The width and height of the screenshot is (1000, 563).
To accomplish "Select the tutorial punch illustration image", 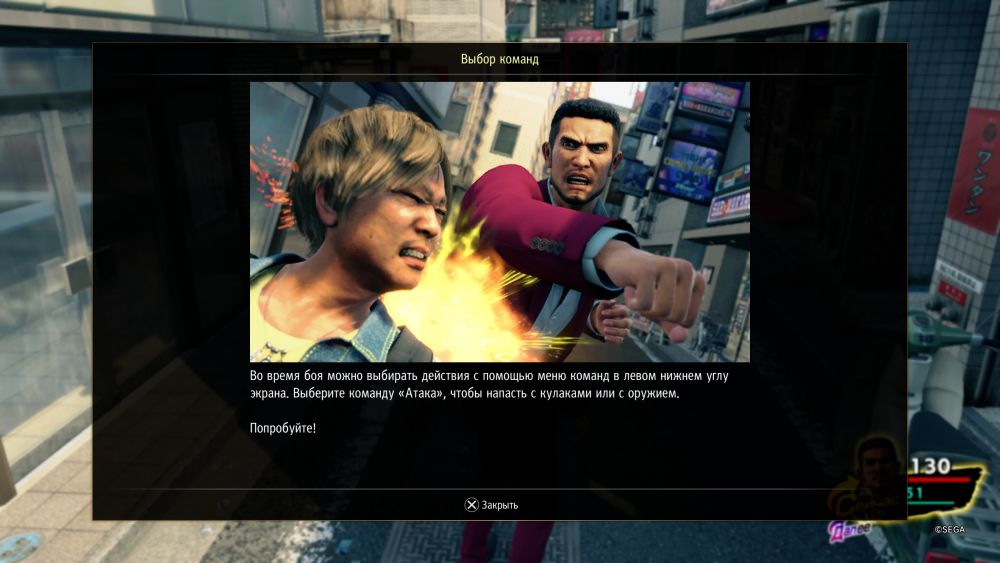I will pos(499,222).
